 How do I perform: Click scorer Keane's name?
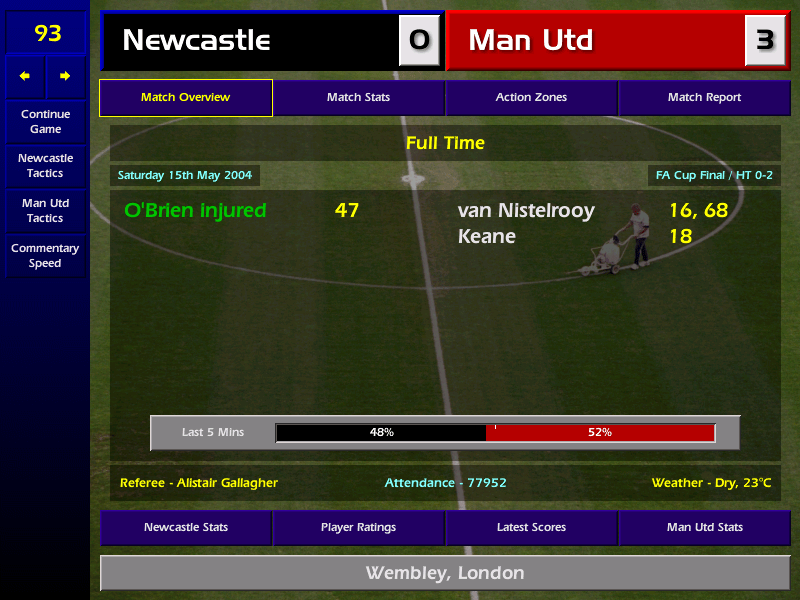click(487, 236)
